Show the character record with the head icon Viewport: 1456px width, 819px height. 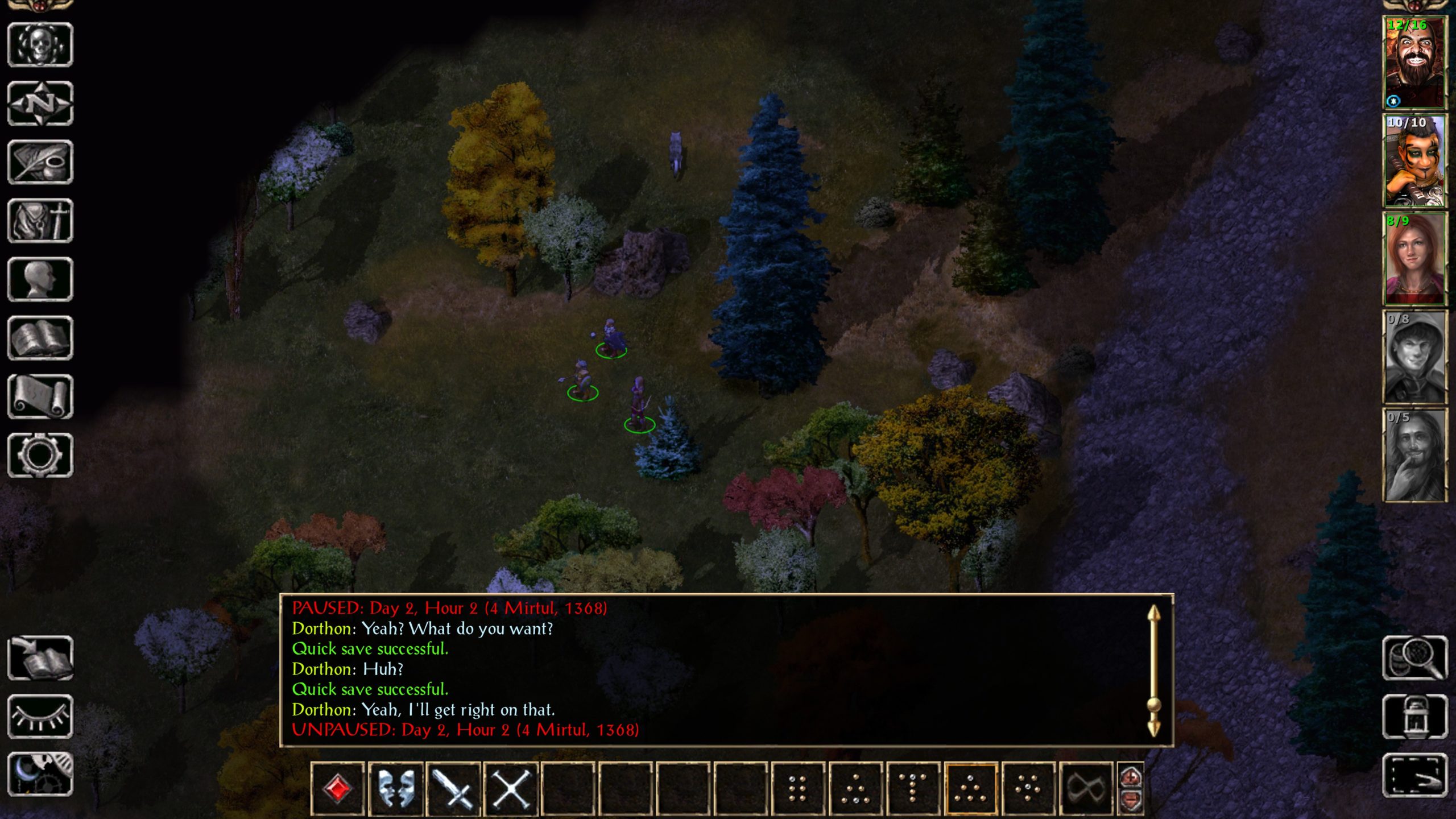[40, 279]
